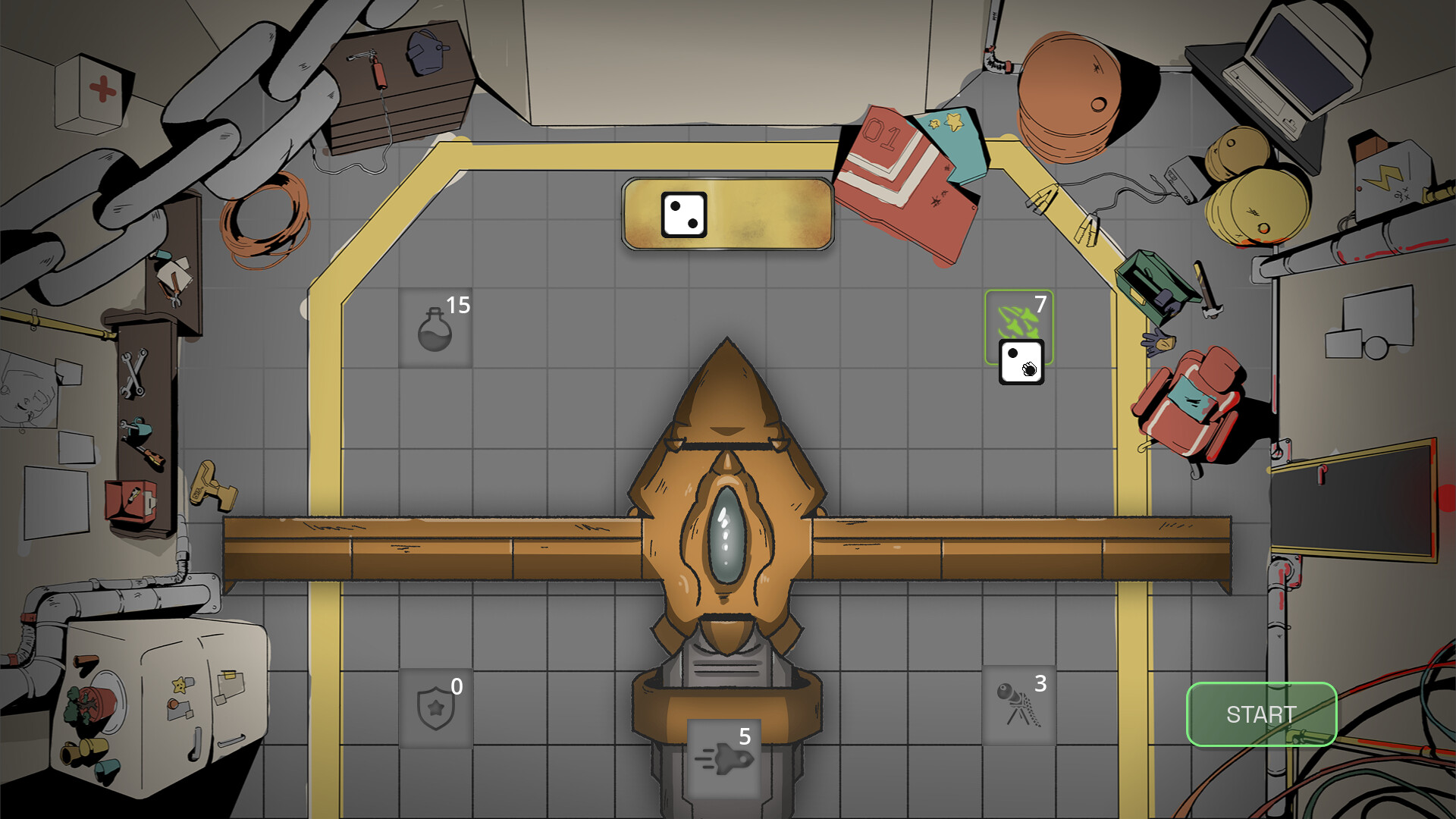Click the coiled copper wire on the shelf
This screenshot has height=819, width=1456.
pyautogui.click(x=258, y=227)
